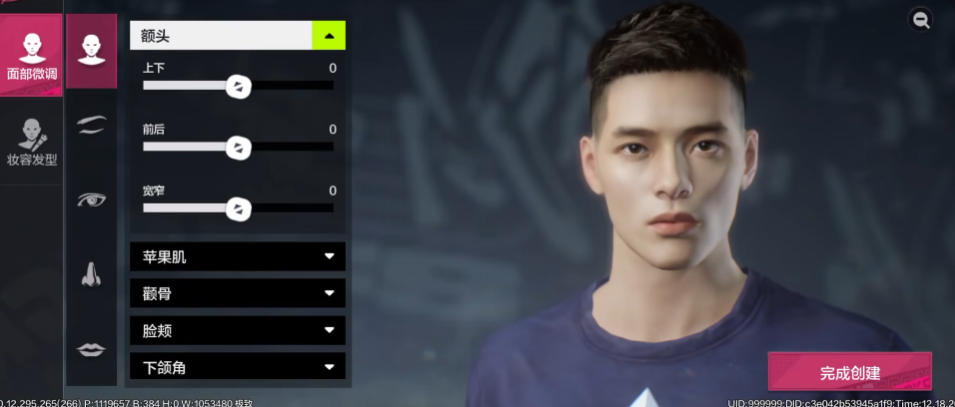Open the 妆容发型 tab
This screenshot has width=955, height=407.
click(x=32, y=142)
